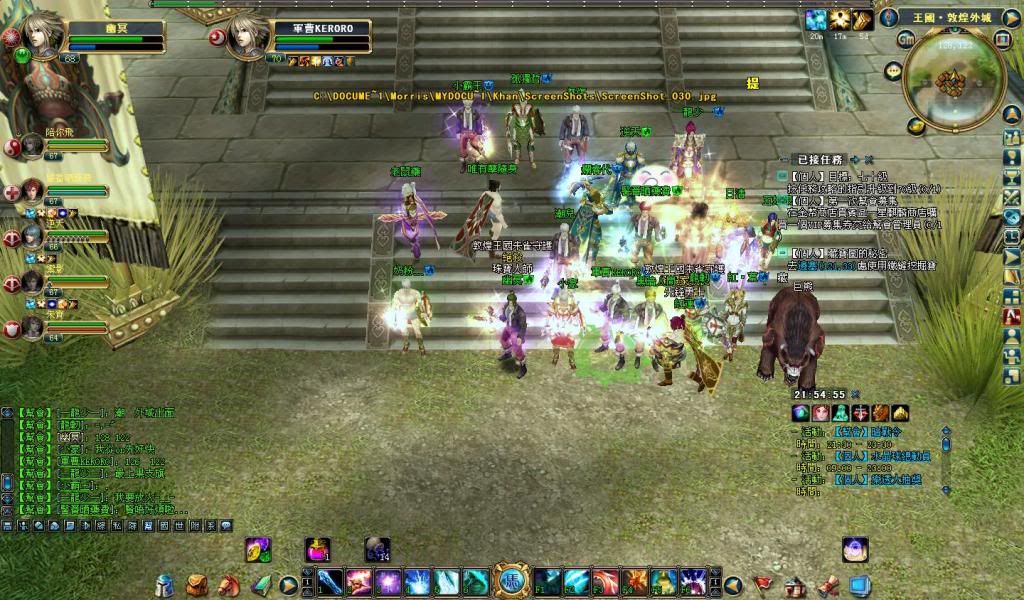Use the pink potion slot
The width and height of the screenshot is (1024, 600).
click(318, 549)
